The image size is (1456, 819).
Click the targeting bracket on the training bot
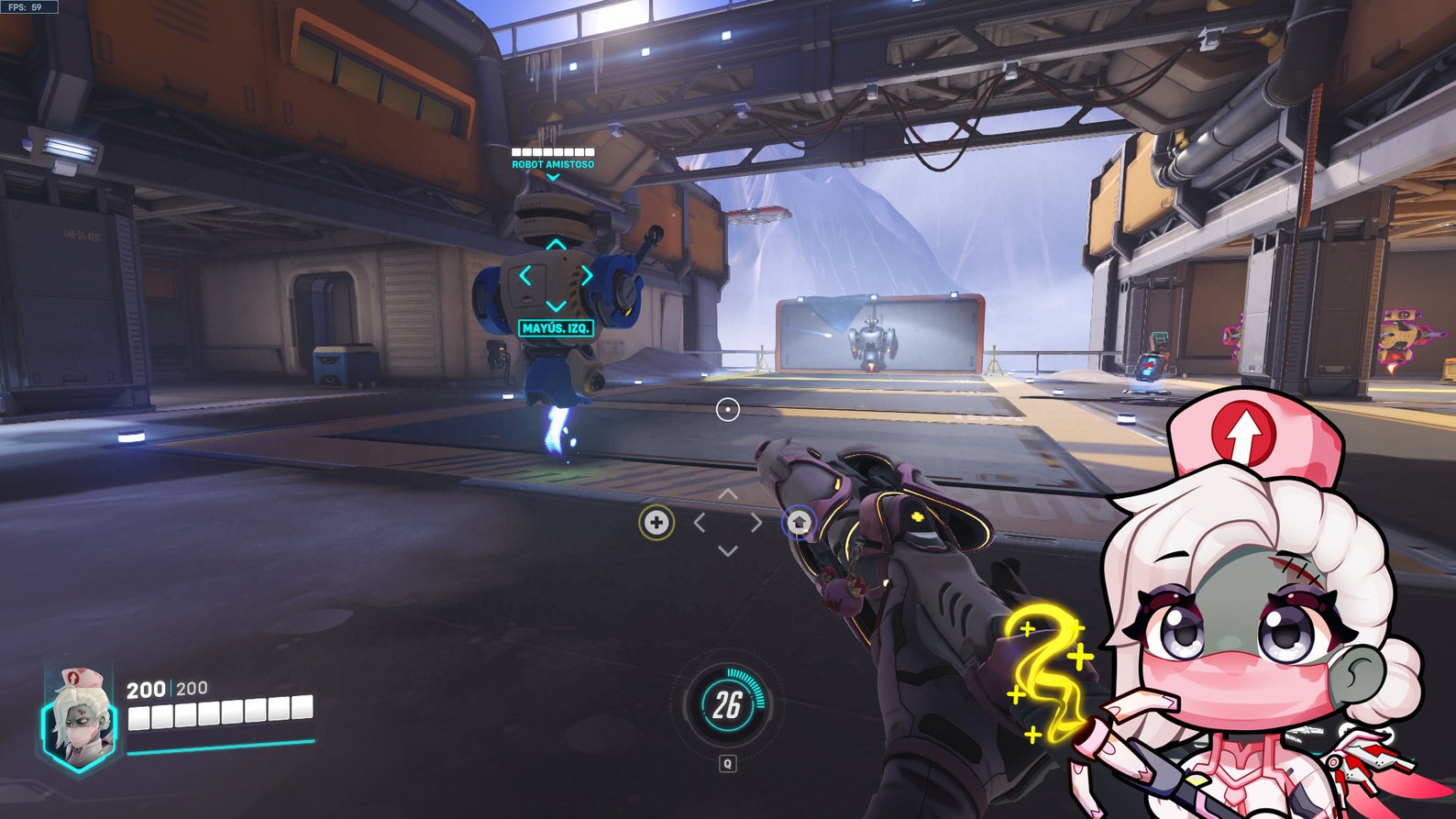coord(554,274)
